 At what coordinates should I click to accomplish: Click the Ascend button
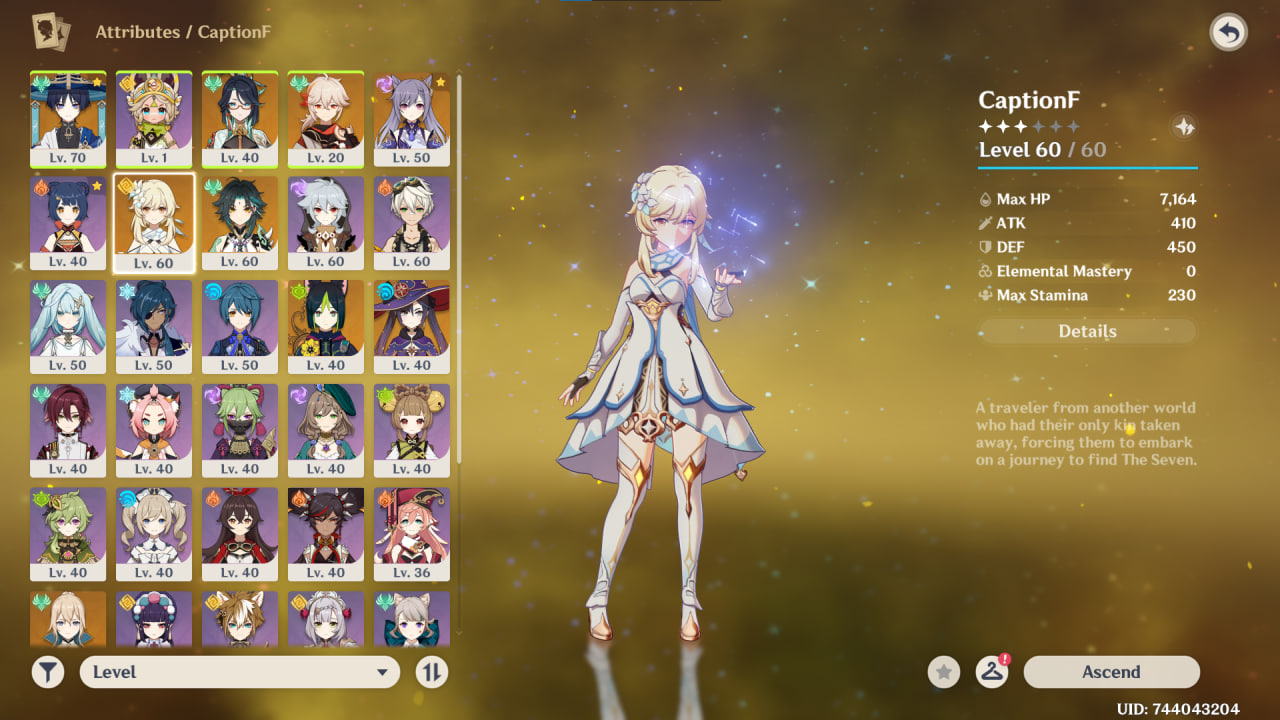[x=1111, y=672]
